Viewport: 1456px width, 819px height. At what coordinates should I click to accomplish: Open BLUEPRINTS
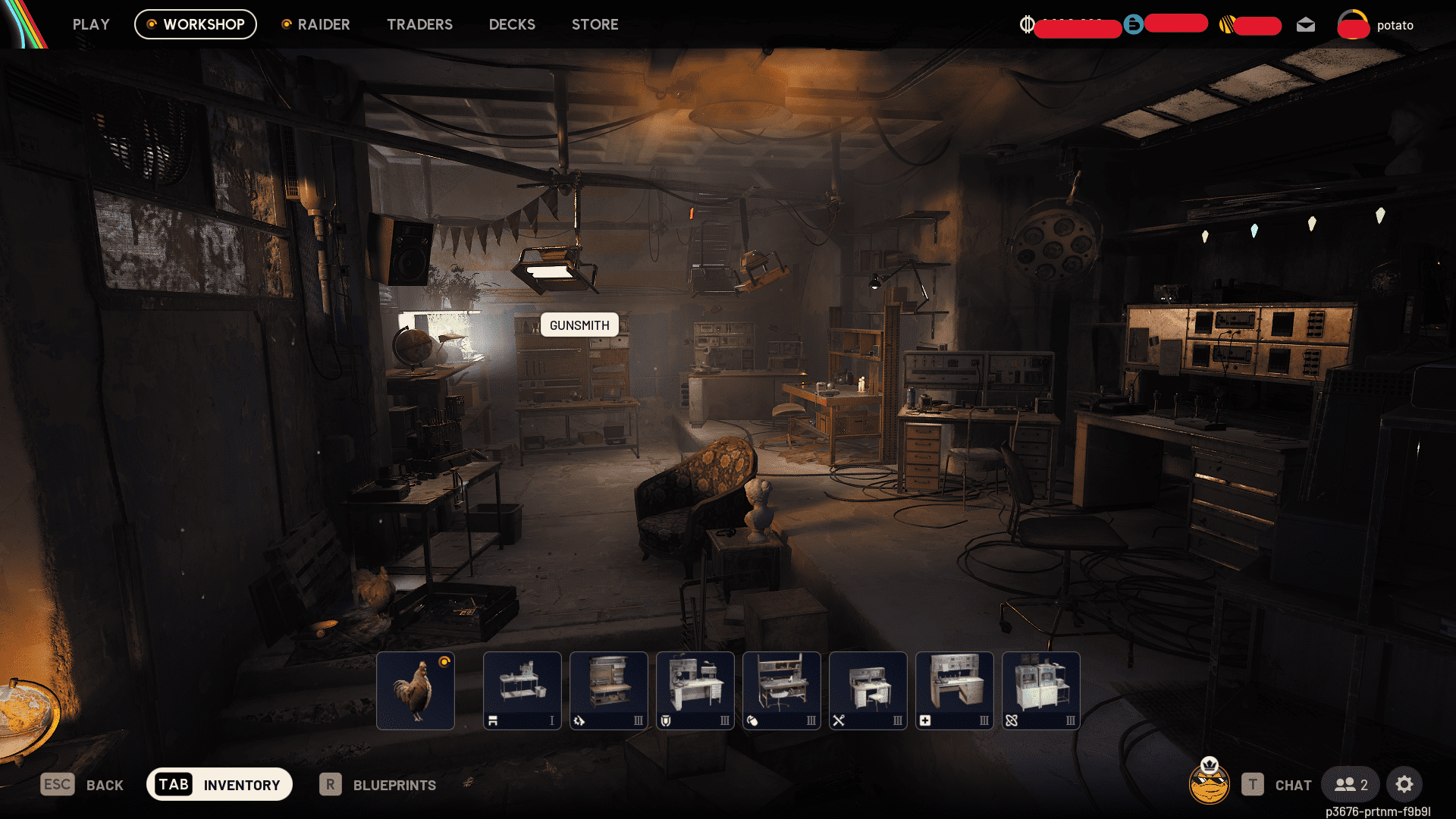coord(395,785)
